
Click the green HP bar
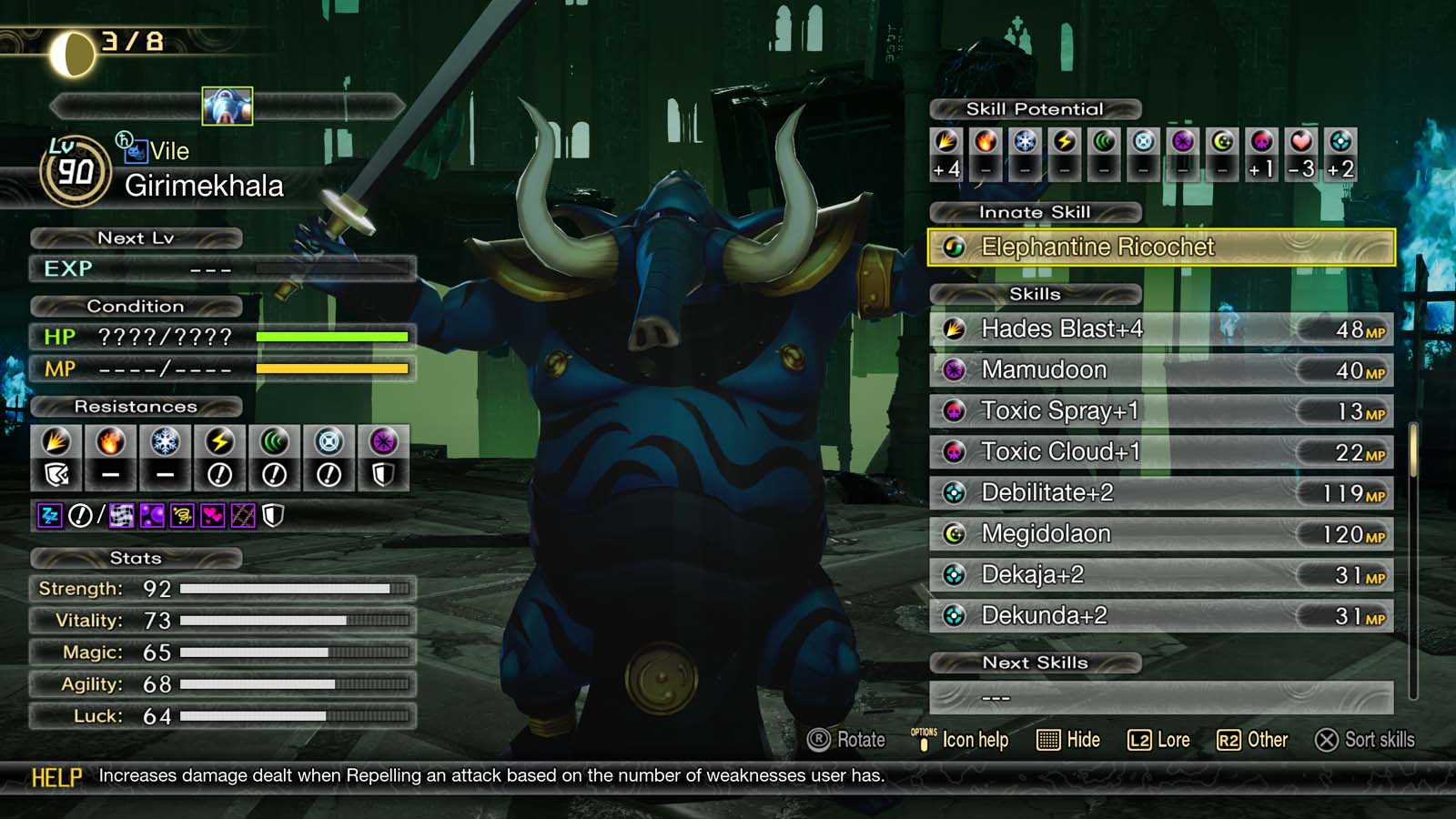(x=332, y=337)
